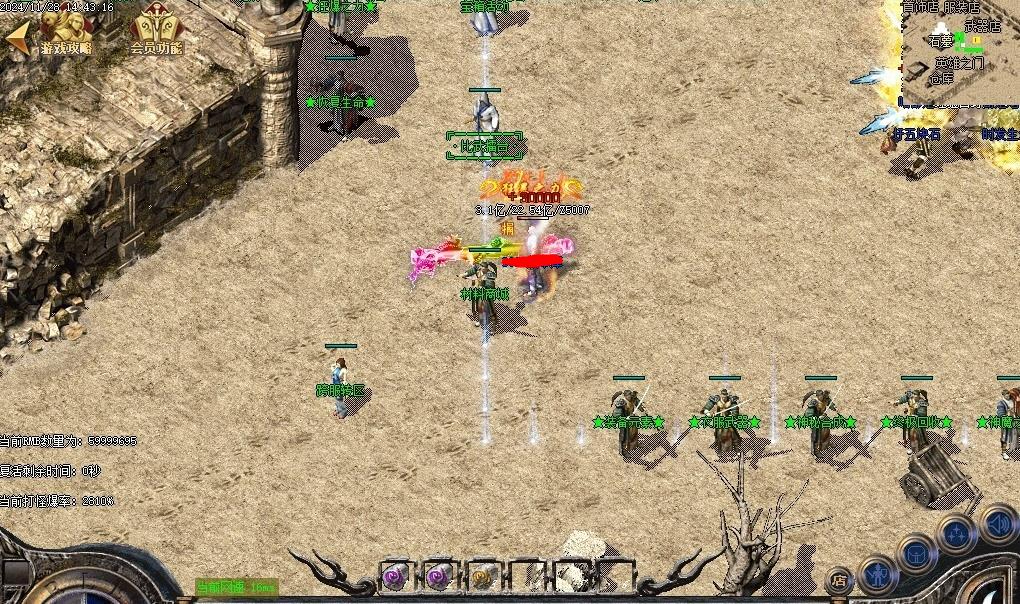Open the 会员功能 member features

[x=156, y=33]
